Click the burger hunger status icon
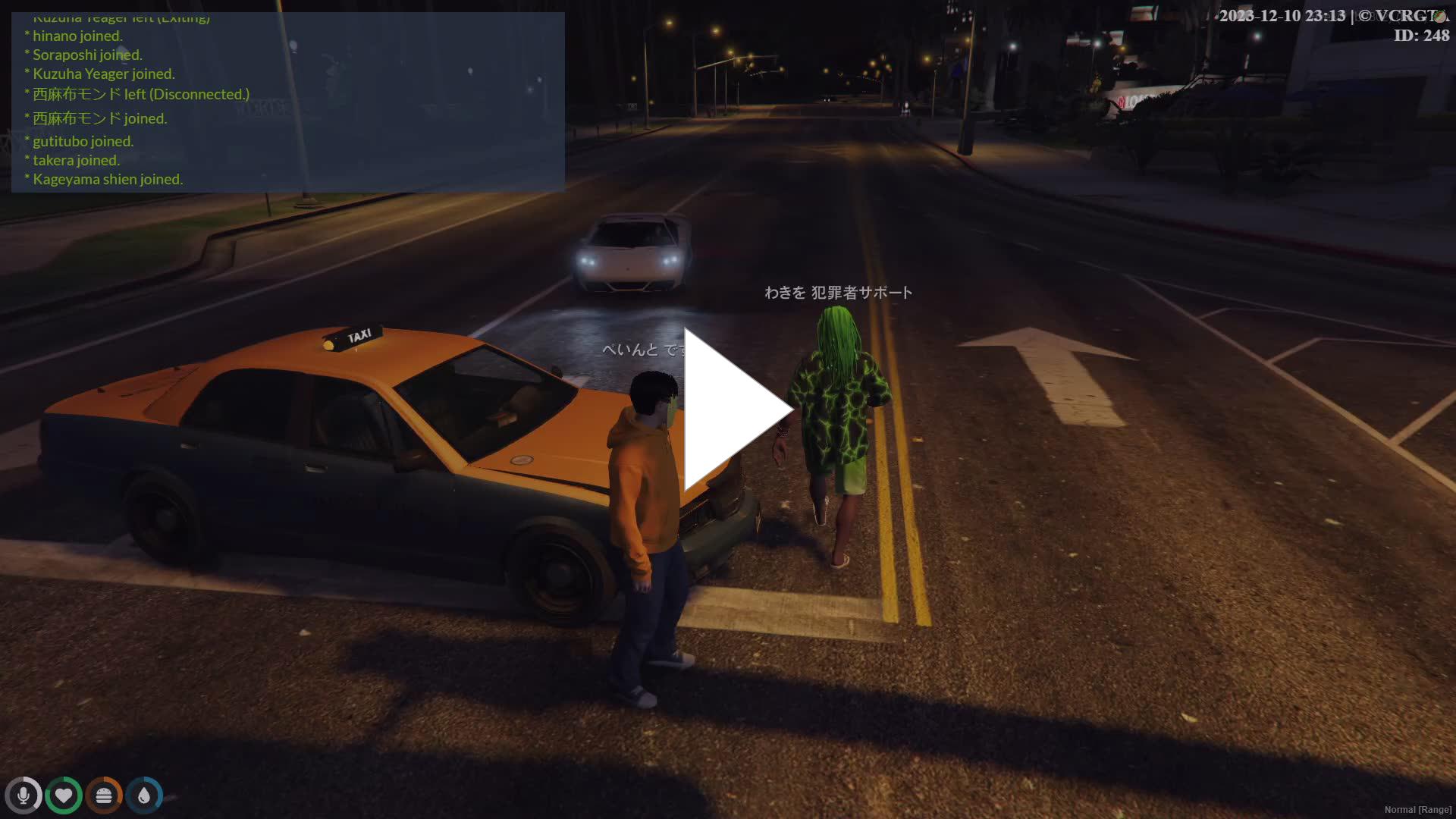This screenshot has width=1456, height=819. 104,795
